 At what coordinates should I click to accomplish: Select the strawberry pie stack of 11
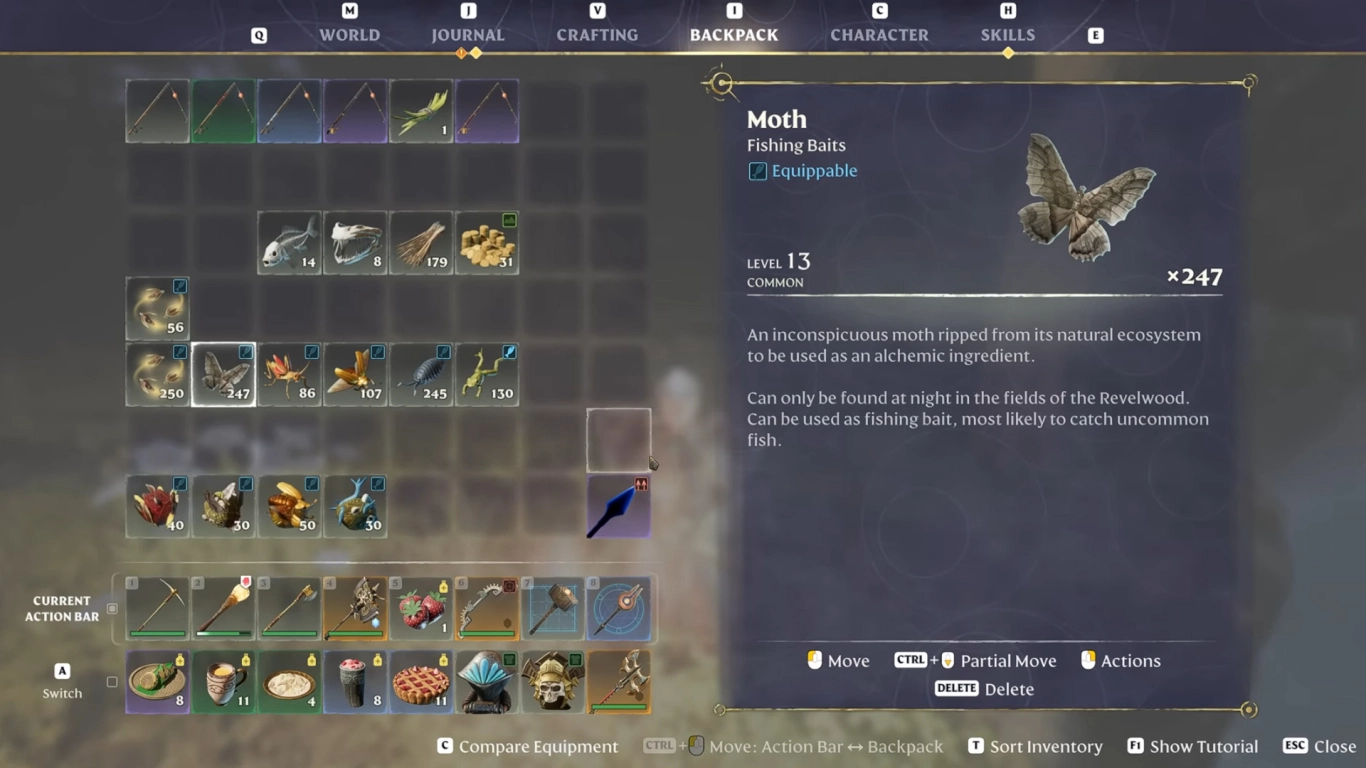tap(421, 681)
